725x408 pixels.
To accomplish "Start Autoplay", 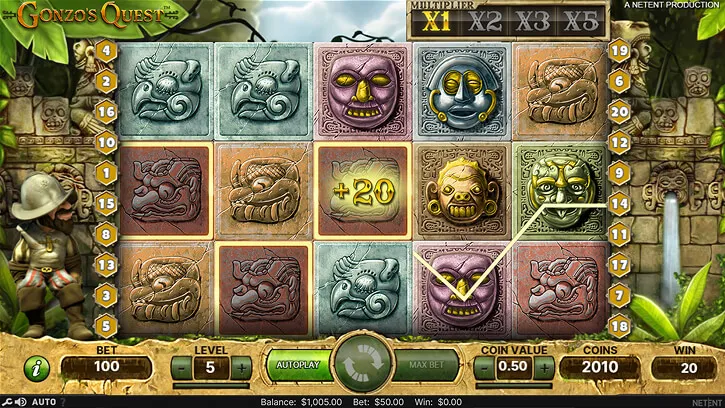I will [x=297, y=365].
